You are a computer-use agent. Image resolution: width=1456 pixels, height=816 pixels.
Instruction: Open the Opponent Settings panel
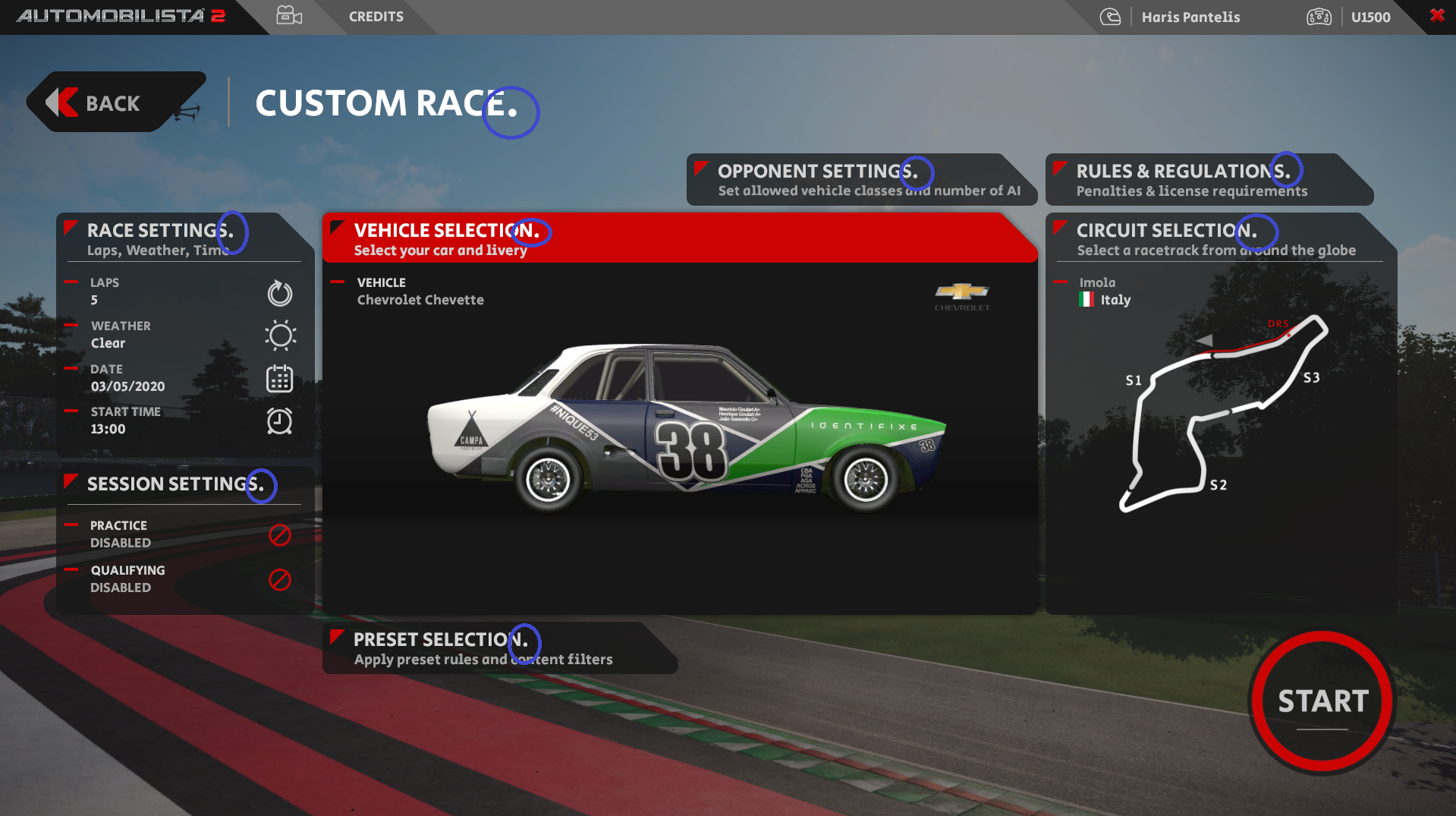pos(860,180)
